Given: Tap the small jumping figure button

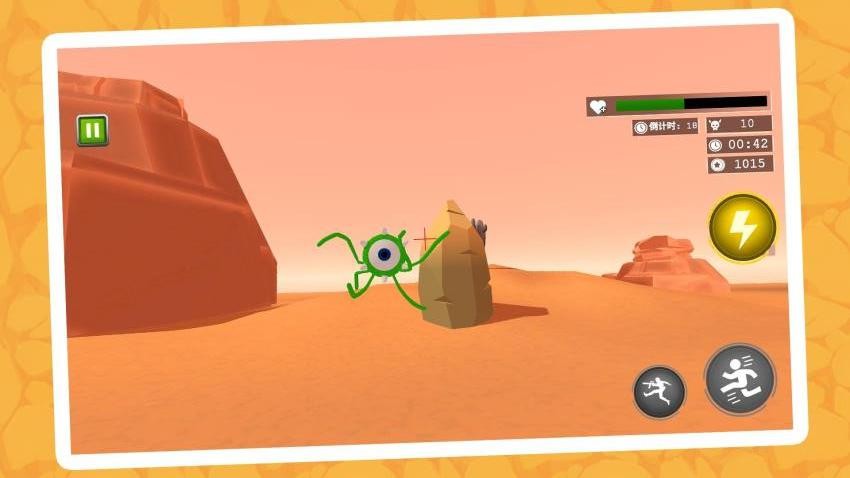Looking at the screenshot, I should [x=659, y=391].
